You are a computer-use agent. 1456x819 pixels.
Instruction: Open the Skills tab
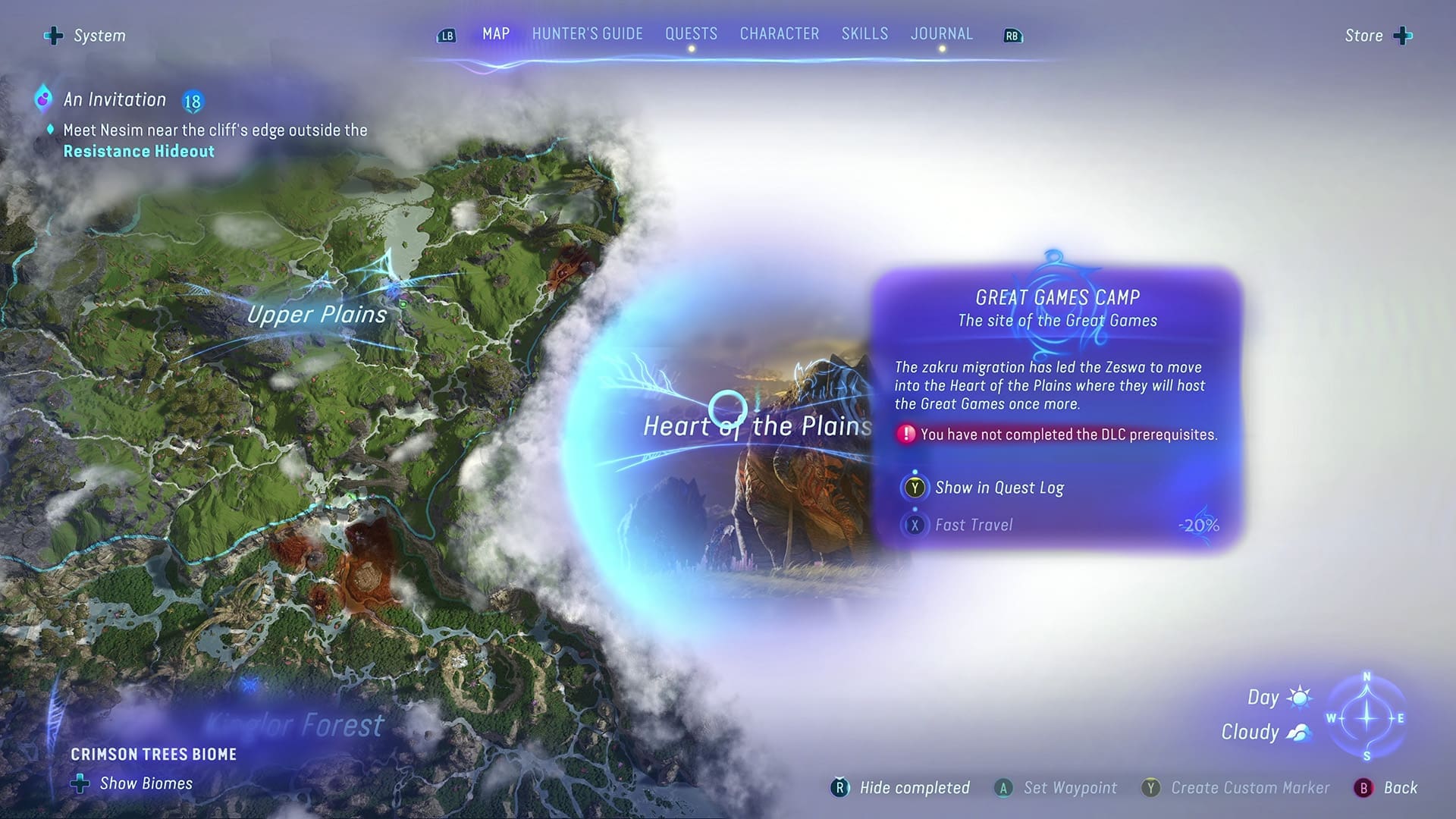coord(864,34)
